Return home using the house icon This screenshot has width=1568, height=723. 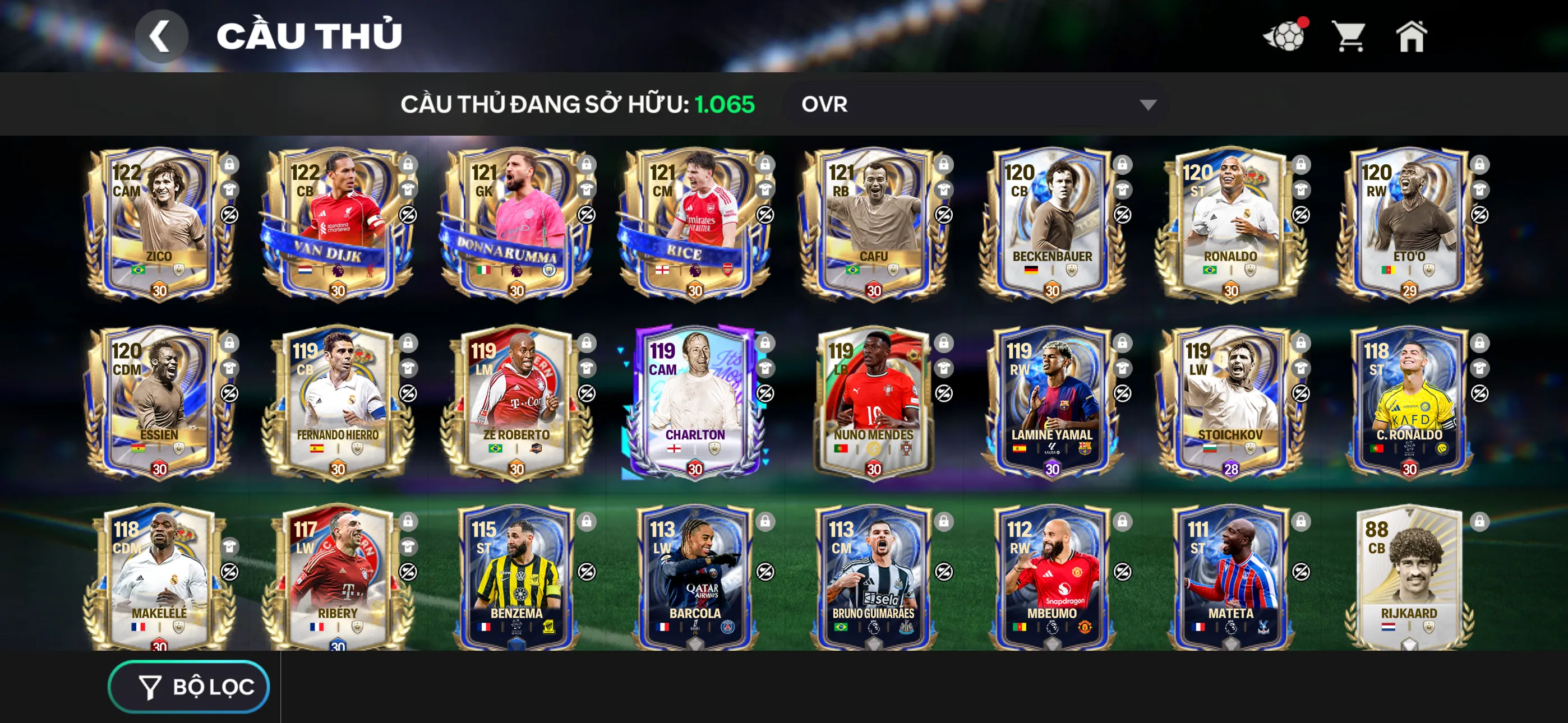click(x=1411, y=38)
